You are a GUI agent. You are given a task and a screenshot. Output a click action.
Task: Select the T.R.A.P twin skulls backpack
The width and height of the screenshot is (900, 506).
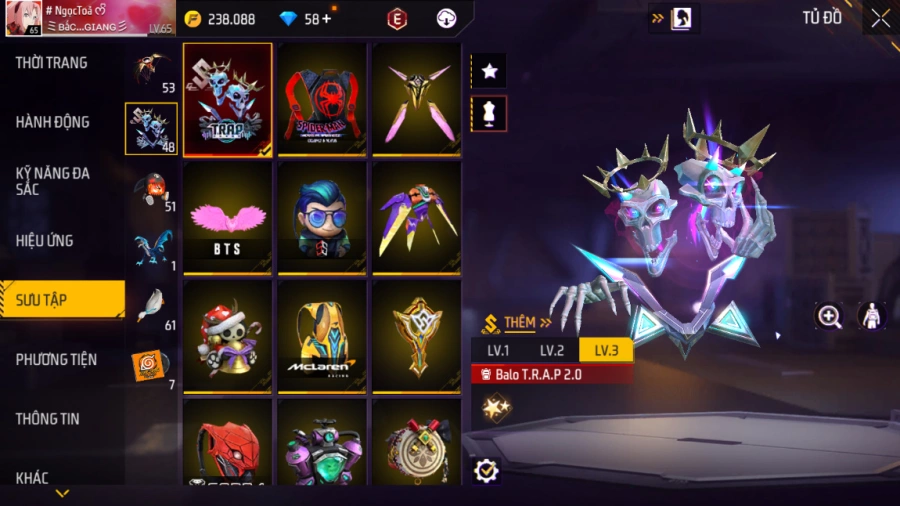(228, 99)
